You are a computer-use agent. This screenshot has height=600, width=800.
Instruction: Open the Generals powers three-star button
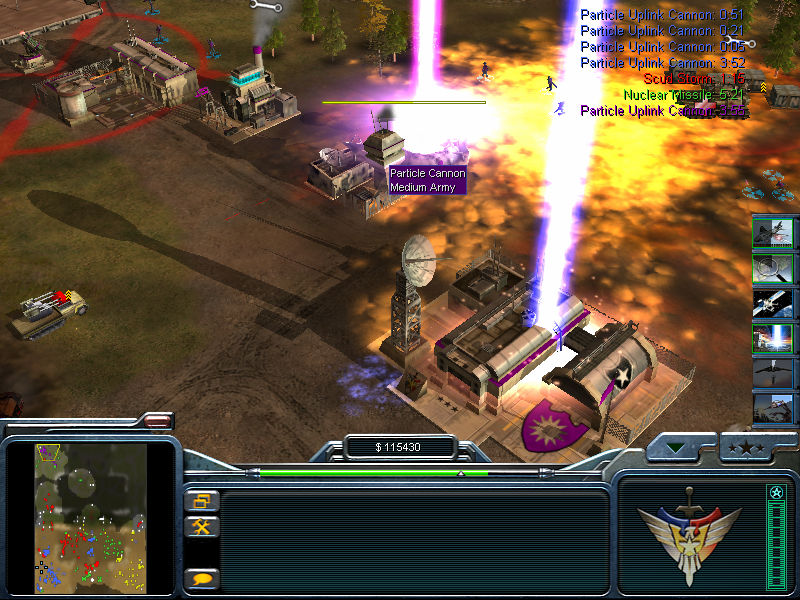point(745,448)
